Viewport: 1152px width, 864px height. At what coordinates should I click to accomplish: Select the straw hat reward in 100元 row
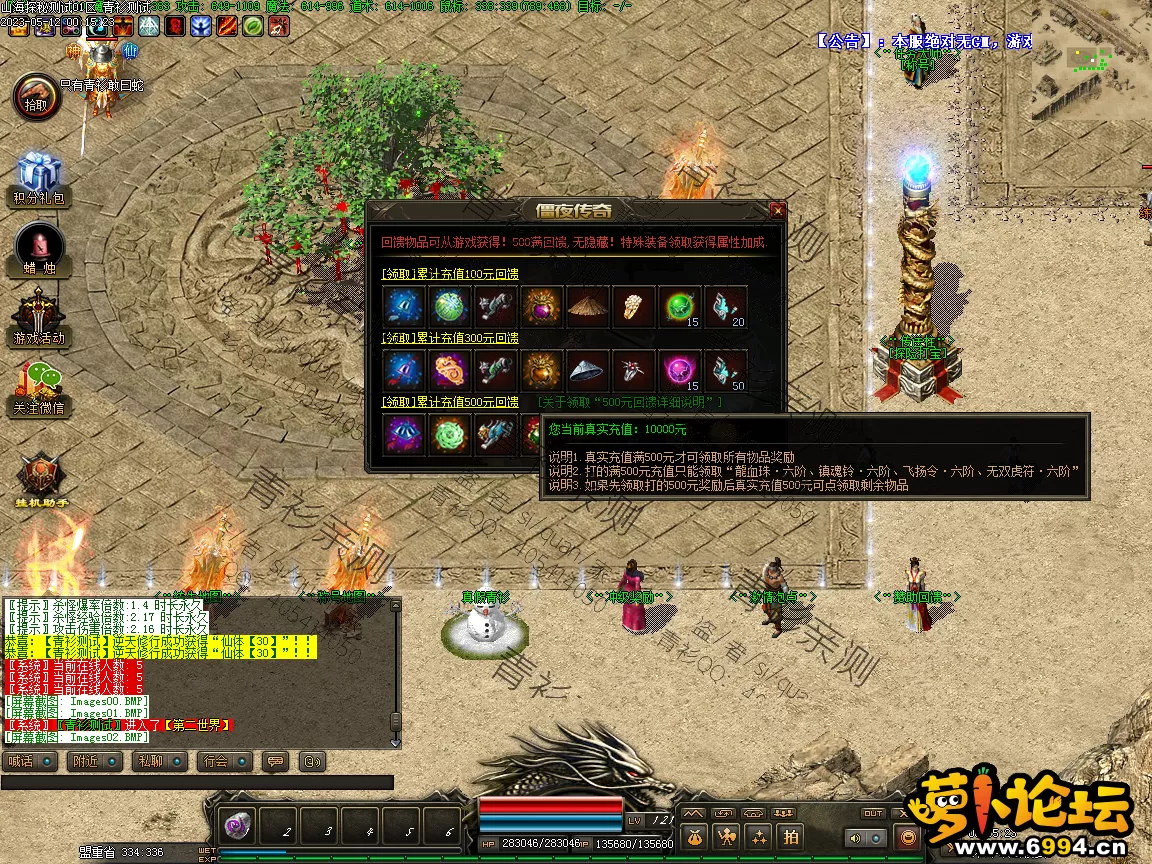(588, 306)
